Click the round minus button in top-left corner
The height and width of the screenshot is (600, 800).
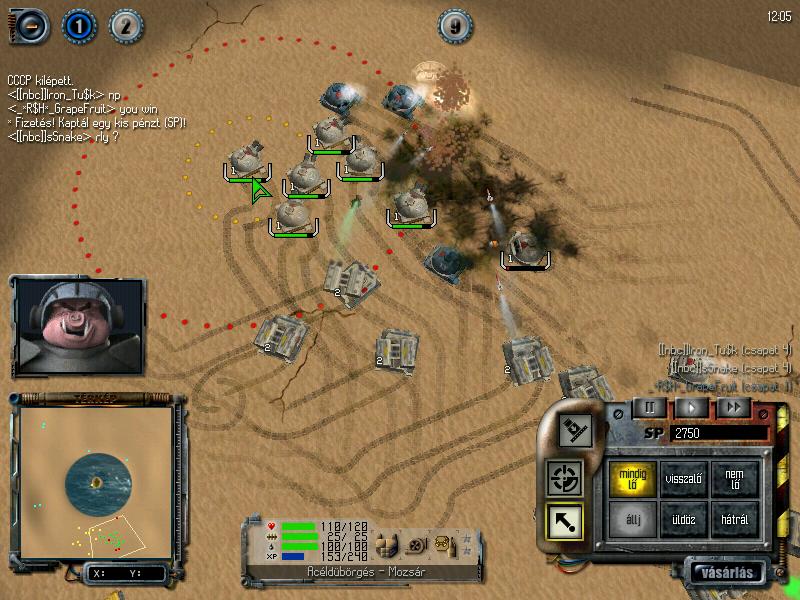point(30,24)
